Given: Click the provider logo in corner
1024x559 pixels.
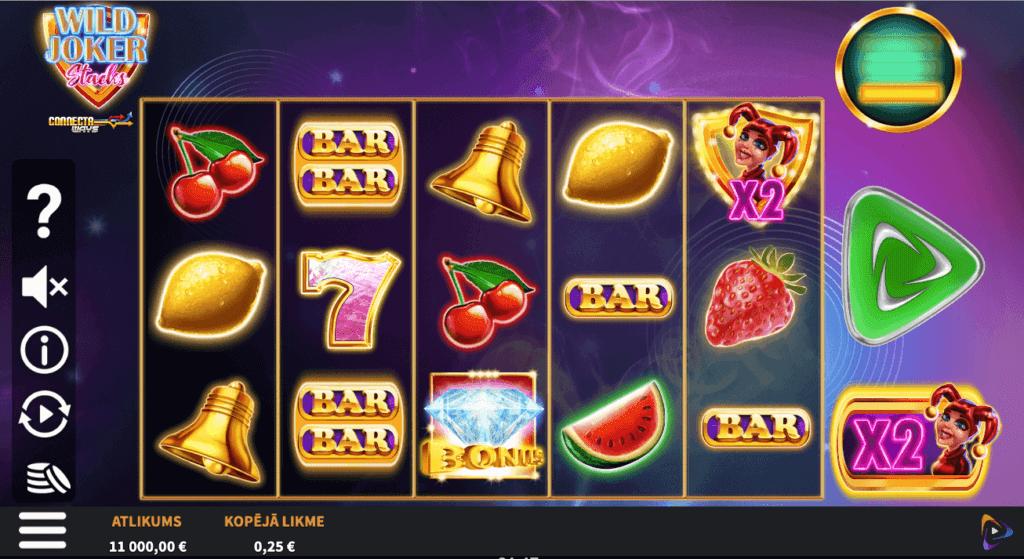Looking at the screenshot, I should pyautogui.click(x=994, y=530).
